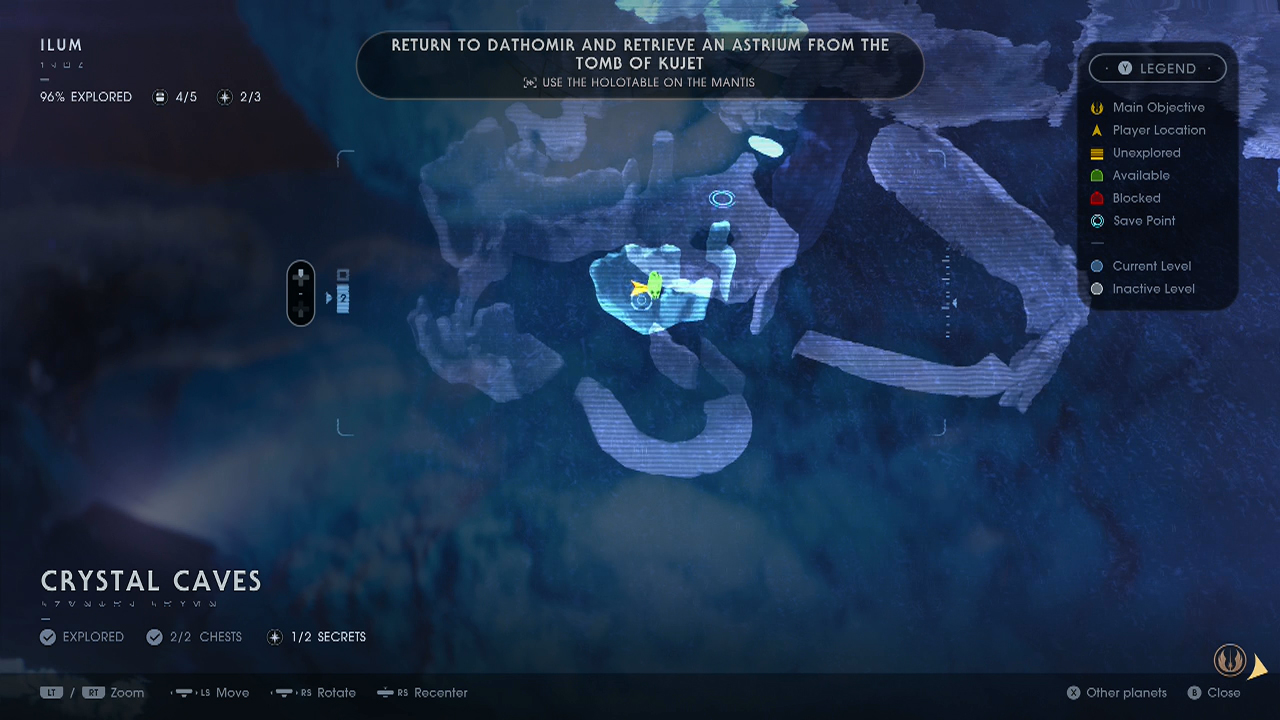Click the Jedi Order emblem in the bottom right
This screenshot has height=720, width=1280.
1229,660
